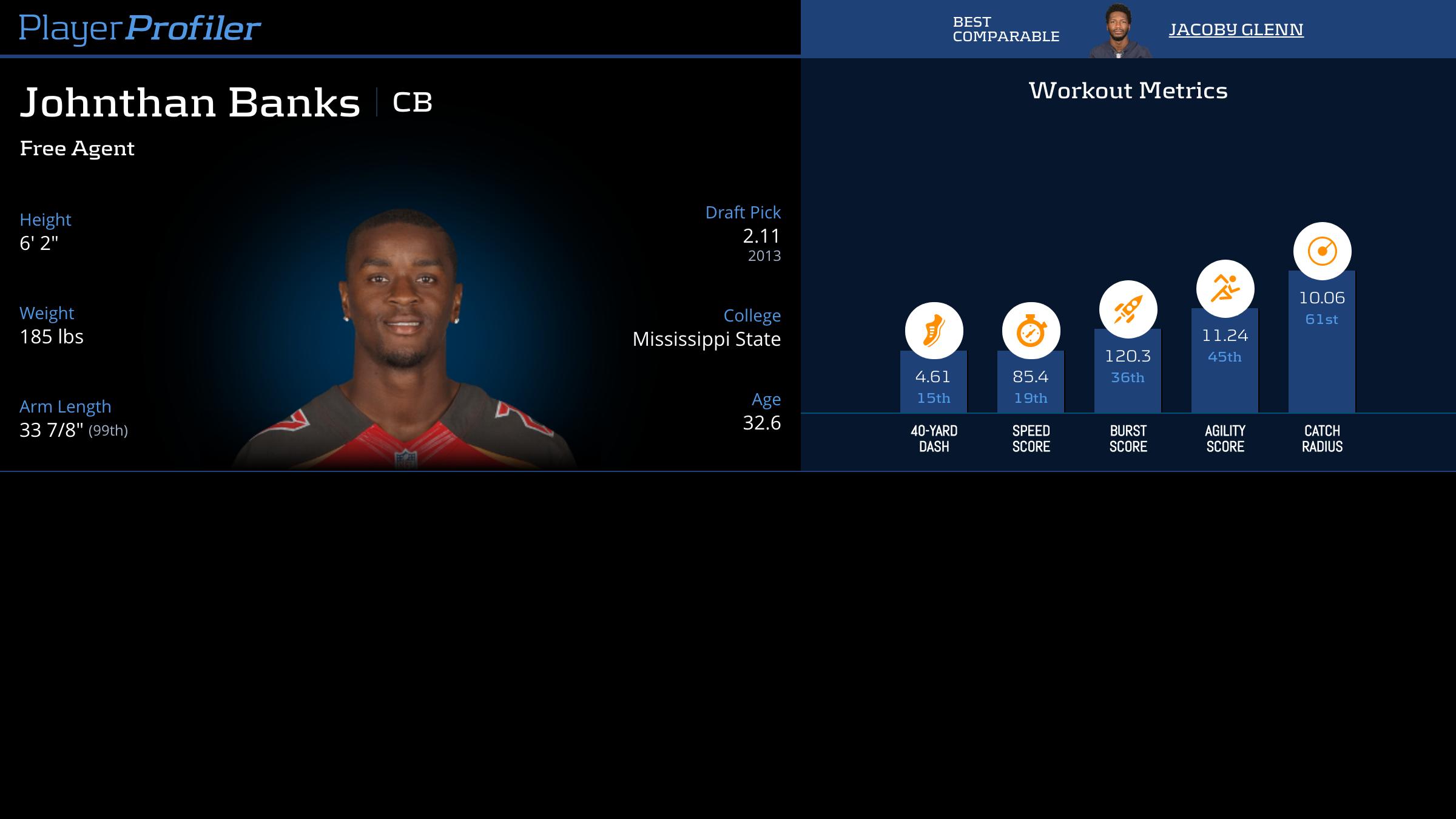Click Jacoby Glenn's small portrait thumbnail
This screenshot has height=819, width=1456.
click(1118, 30)
